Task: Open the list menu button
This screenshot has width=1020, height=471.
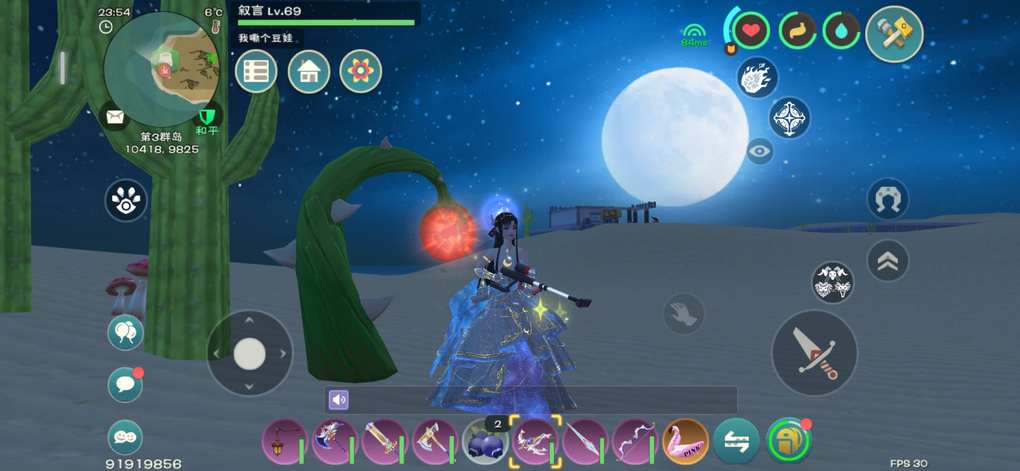Action: click(256, 71)
